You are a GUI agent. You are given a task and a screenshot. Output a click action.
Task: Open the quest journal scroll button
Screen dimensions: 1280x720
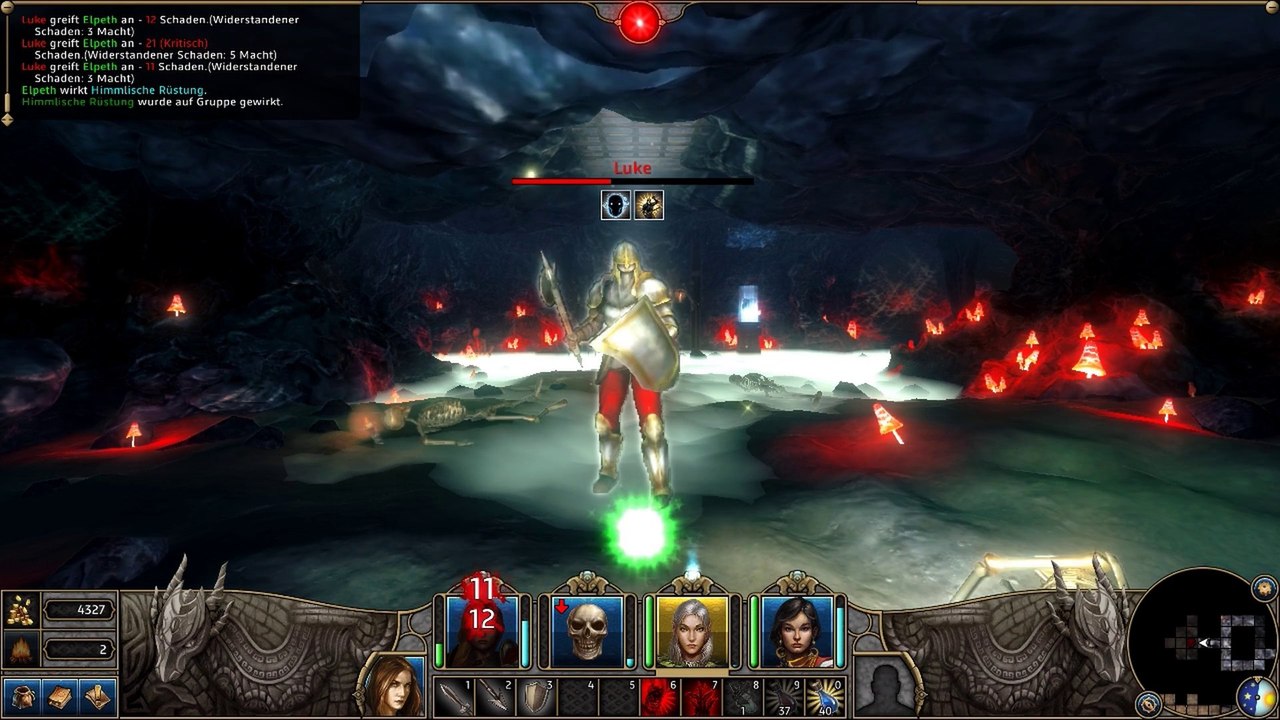[97, 696]
